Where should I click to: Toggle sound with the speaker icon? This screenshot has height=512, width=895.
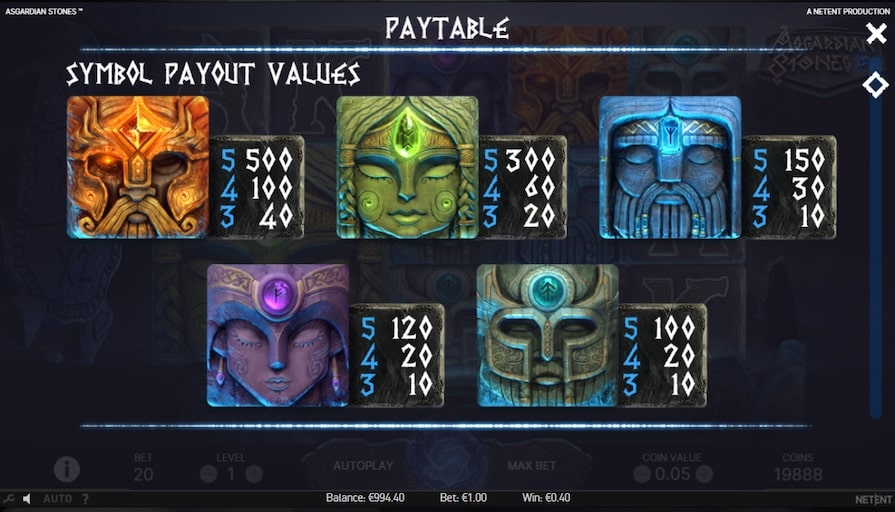[x=27, y=498]
